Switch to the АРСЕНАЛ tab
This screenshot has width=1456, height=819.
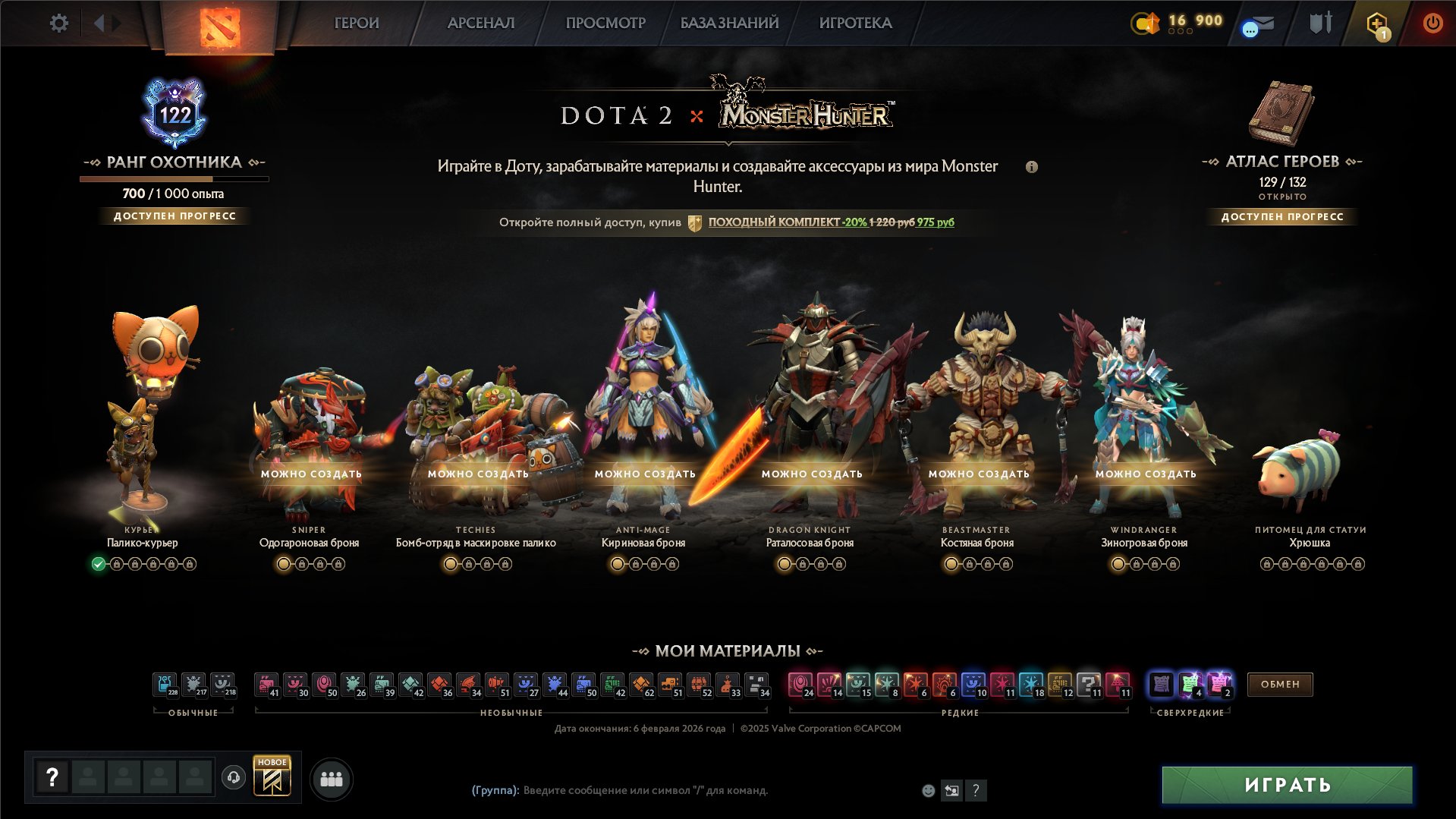tap(480, 23)
